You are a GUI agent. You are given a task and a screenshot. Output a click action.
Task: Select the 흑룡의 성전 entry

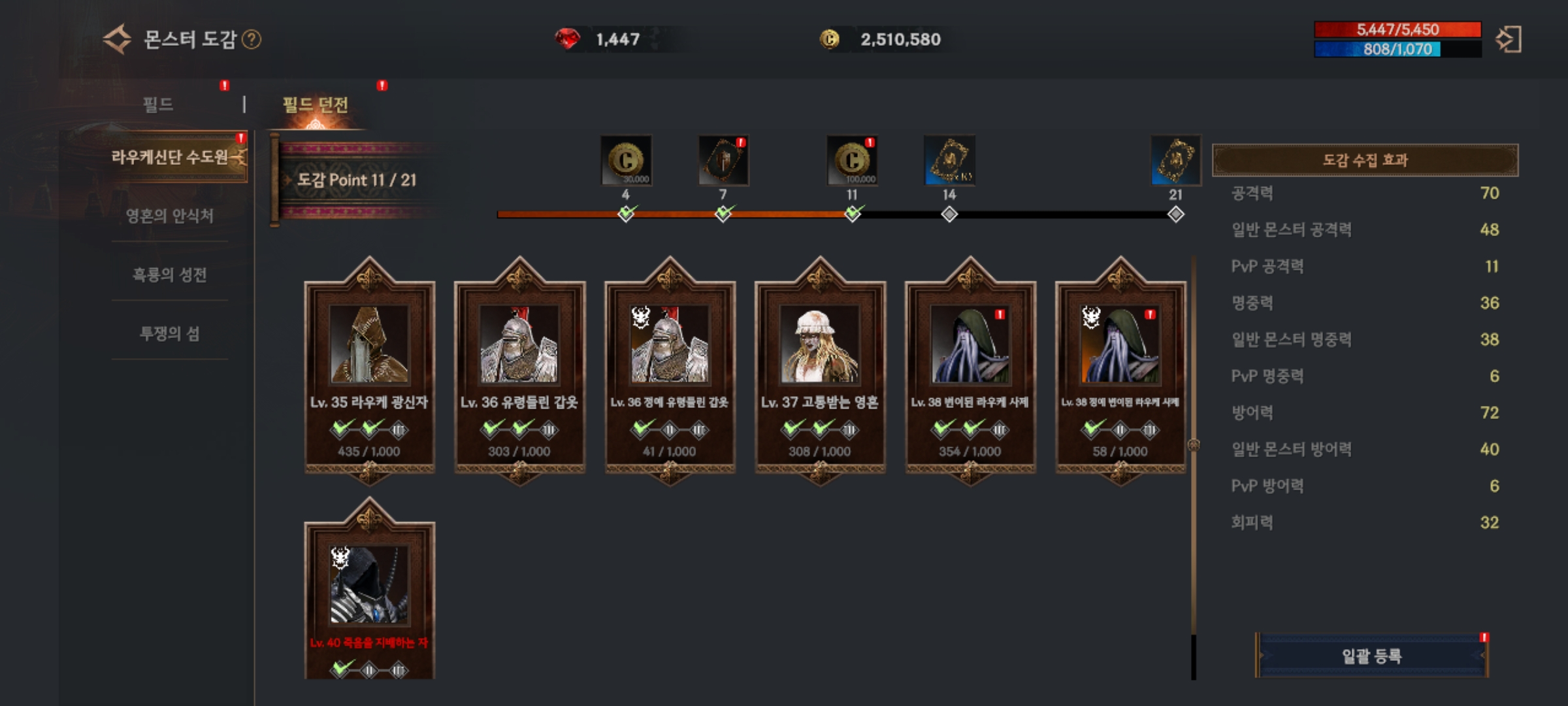click(x=170, y=275)
